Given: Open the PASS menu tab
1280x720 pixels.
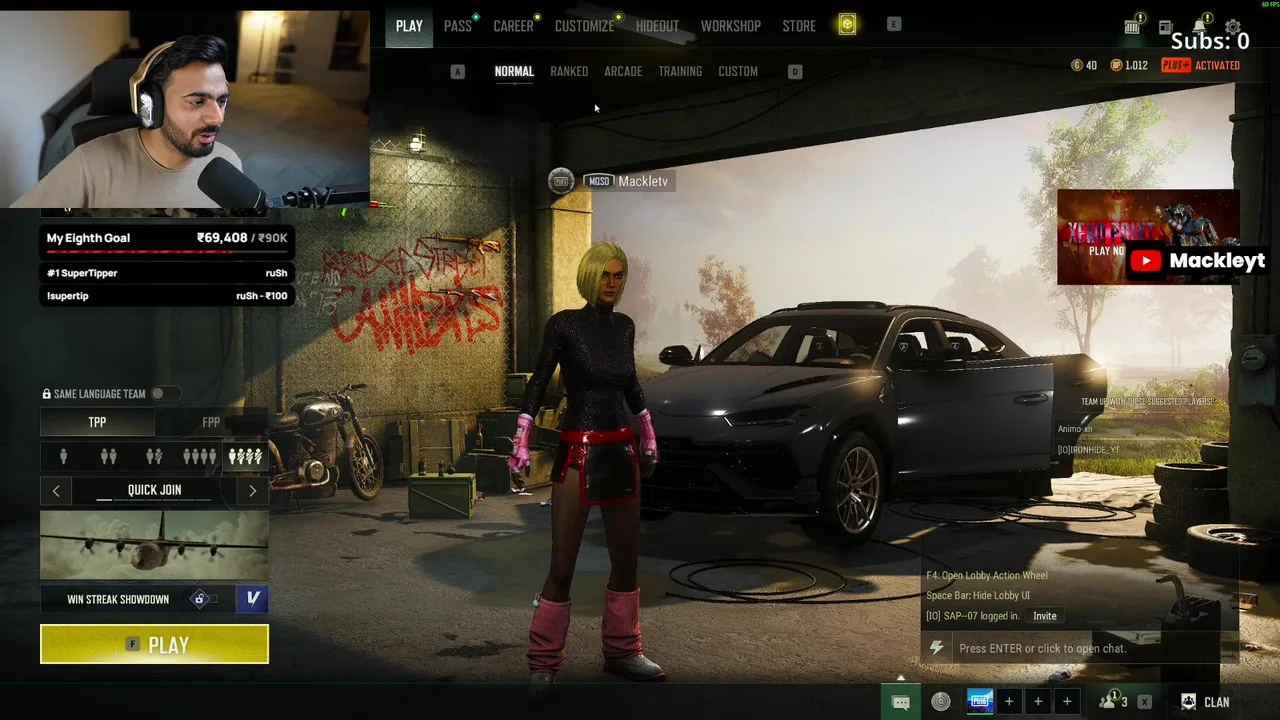Looking at the screenshot, I should (x=458, y=26).
